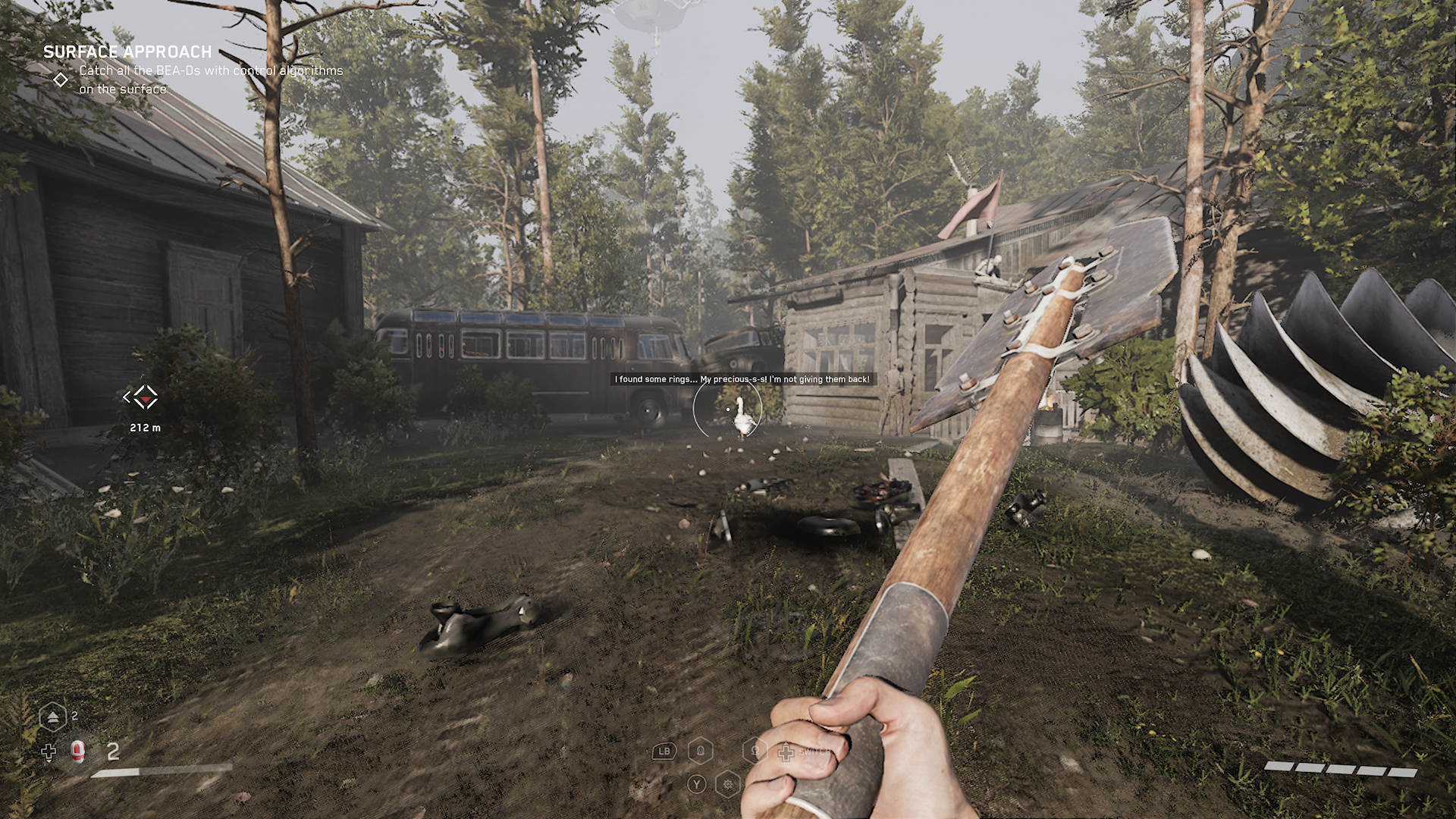1456x819 pixels.
Task: Select the SURFACE APPROACH mission title
Action: [126, 52]
